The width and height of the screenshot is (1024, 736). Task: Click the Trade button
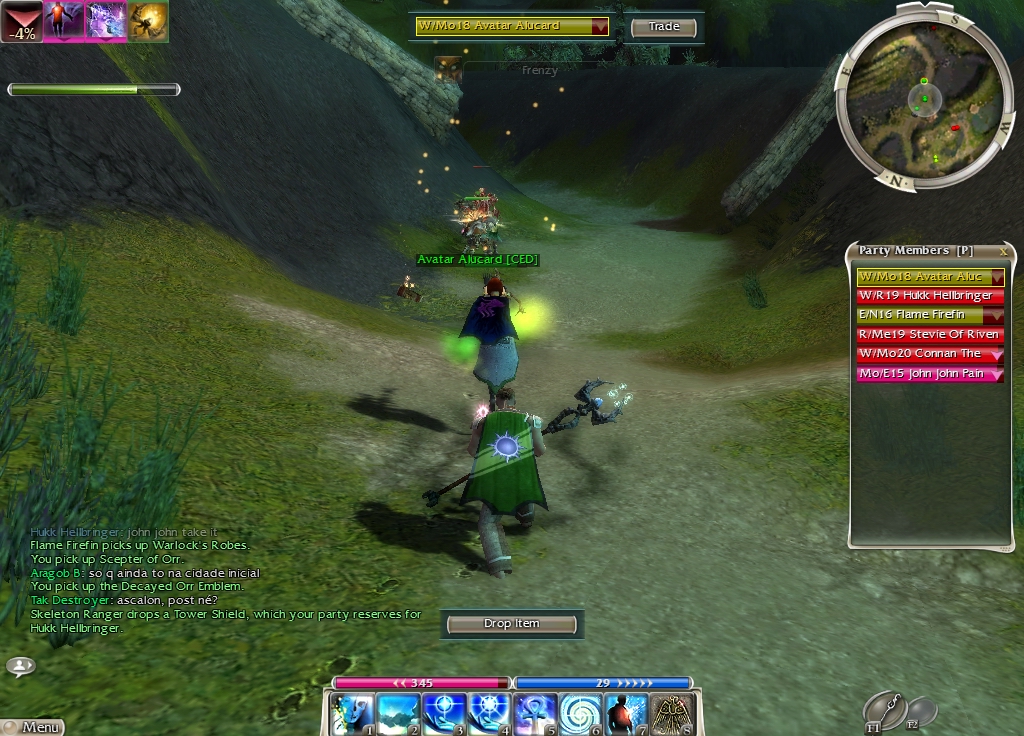click(664, 27)
